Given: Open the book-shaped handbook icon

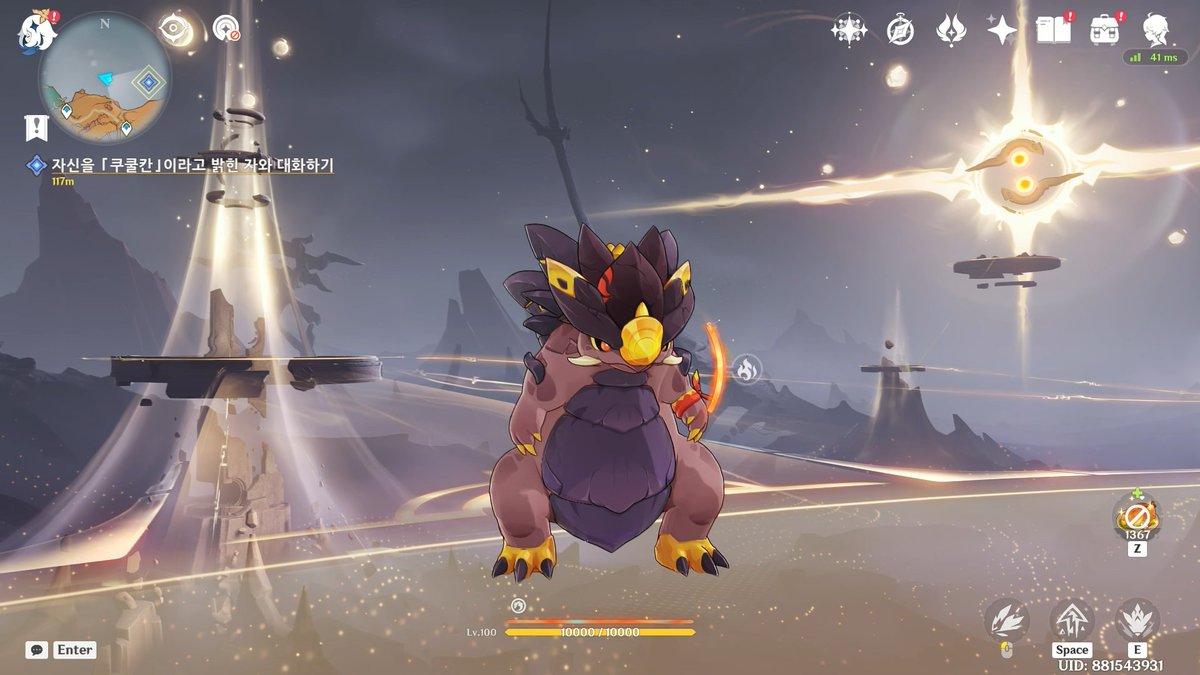Looking at the screenshot, I should point(1053,29).
